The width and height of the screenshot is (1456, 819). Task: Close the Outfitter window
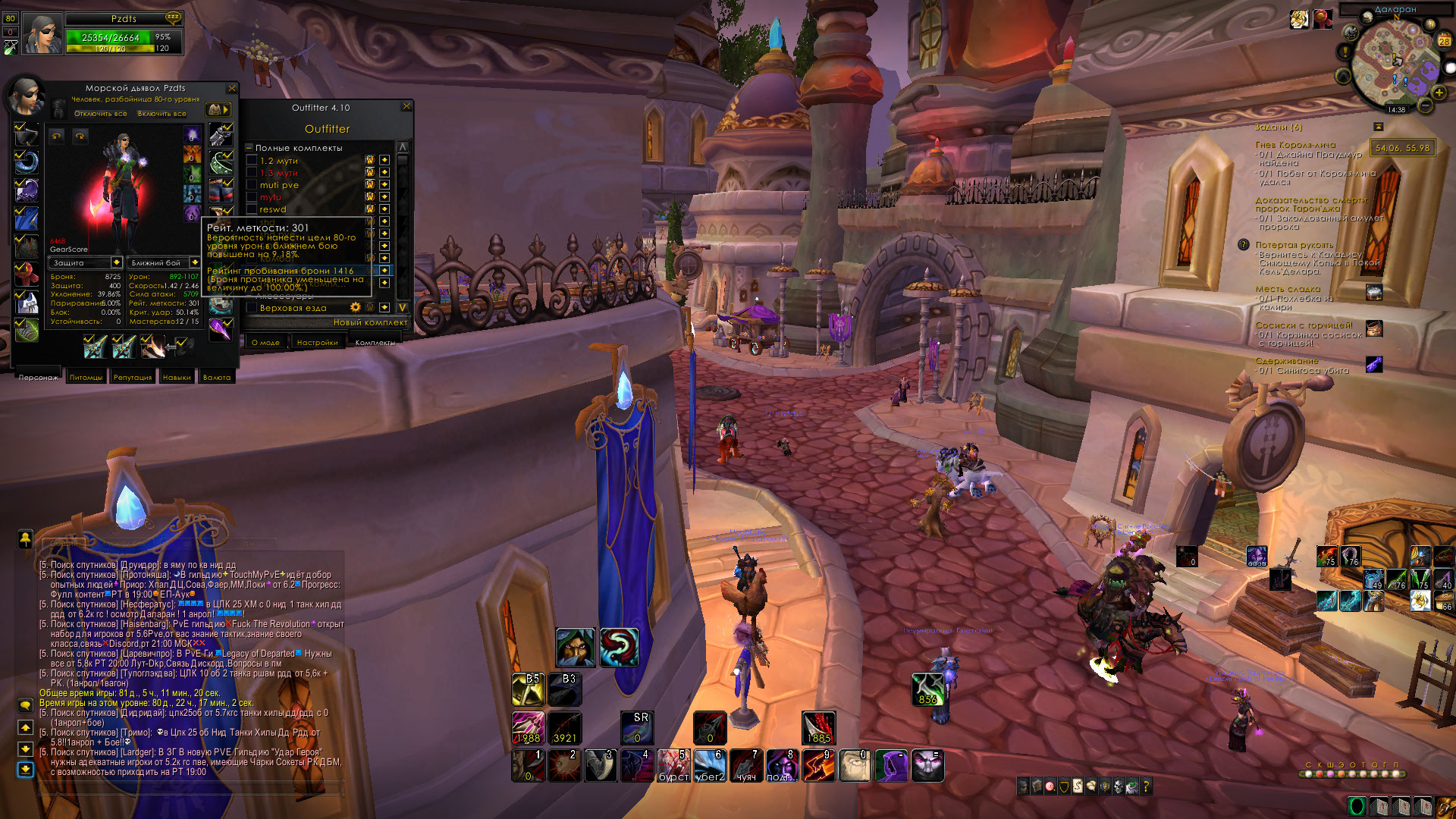click(406, 107)
